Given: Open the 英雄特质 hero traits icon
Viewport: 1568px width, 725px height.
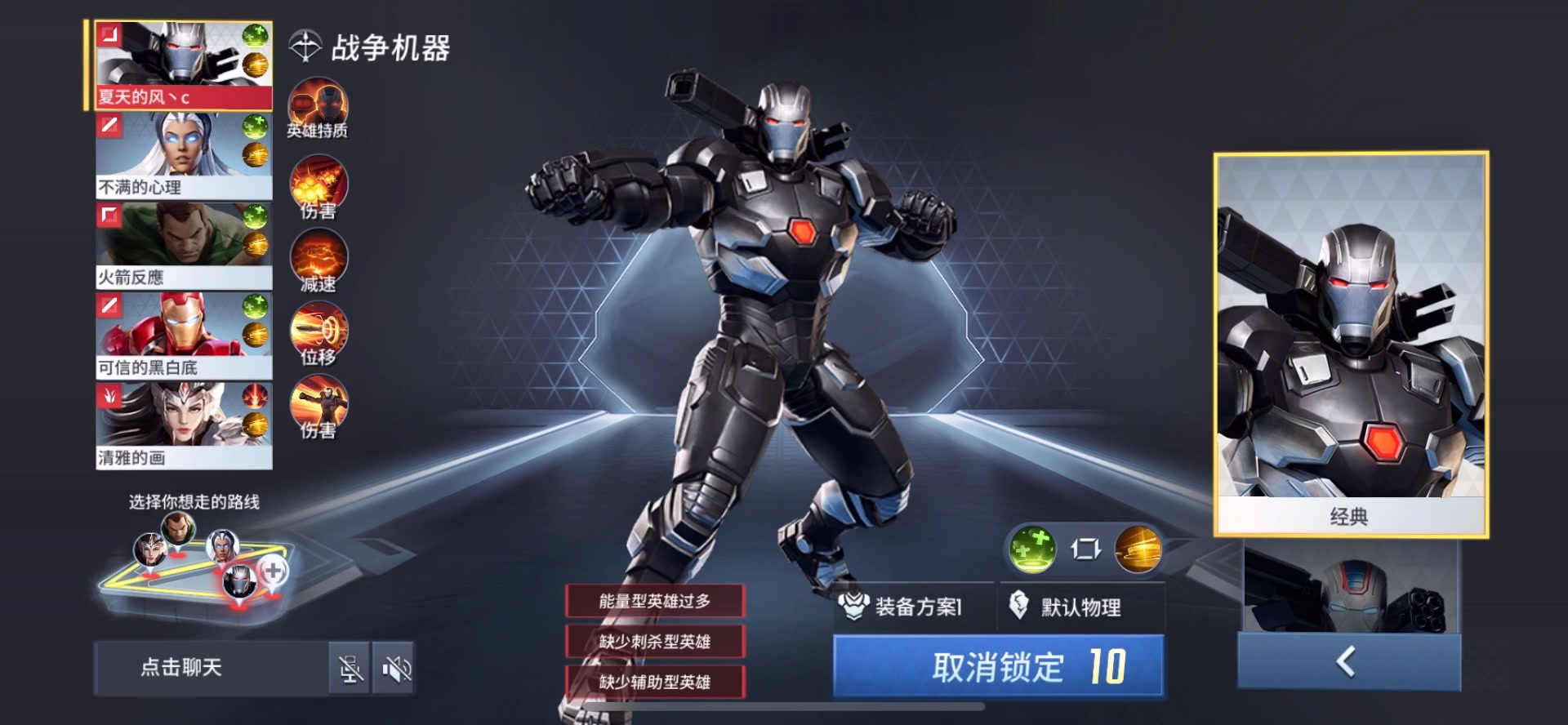Looking at the screenshot, I should click(x=318, y=105).
